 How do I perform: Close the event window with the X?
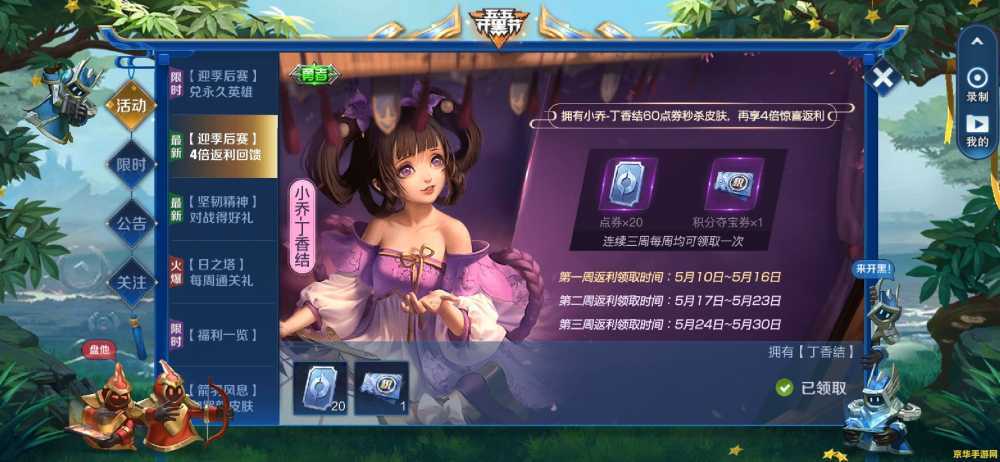pyautogui.click(x=882, y=77)
